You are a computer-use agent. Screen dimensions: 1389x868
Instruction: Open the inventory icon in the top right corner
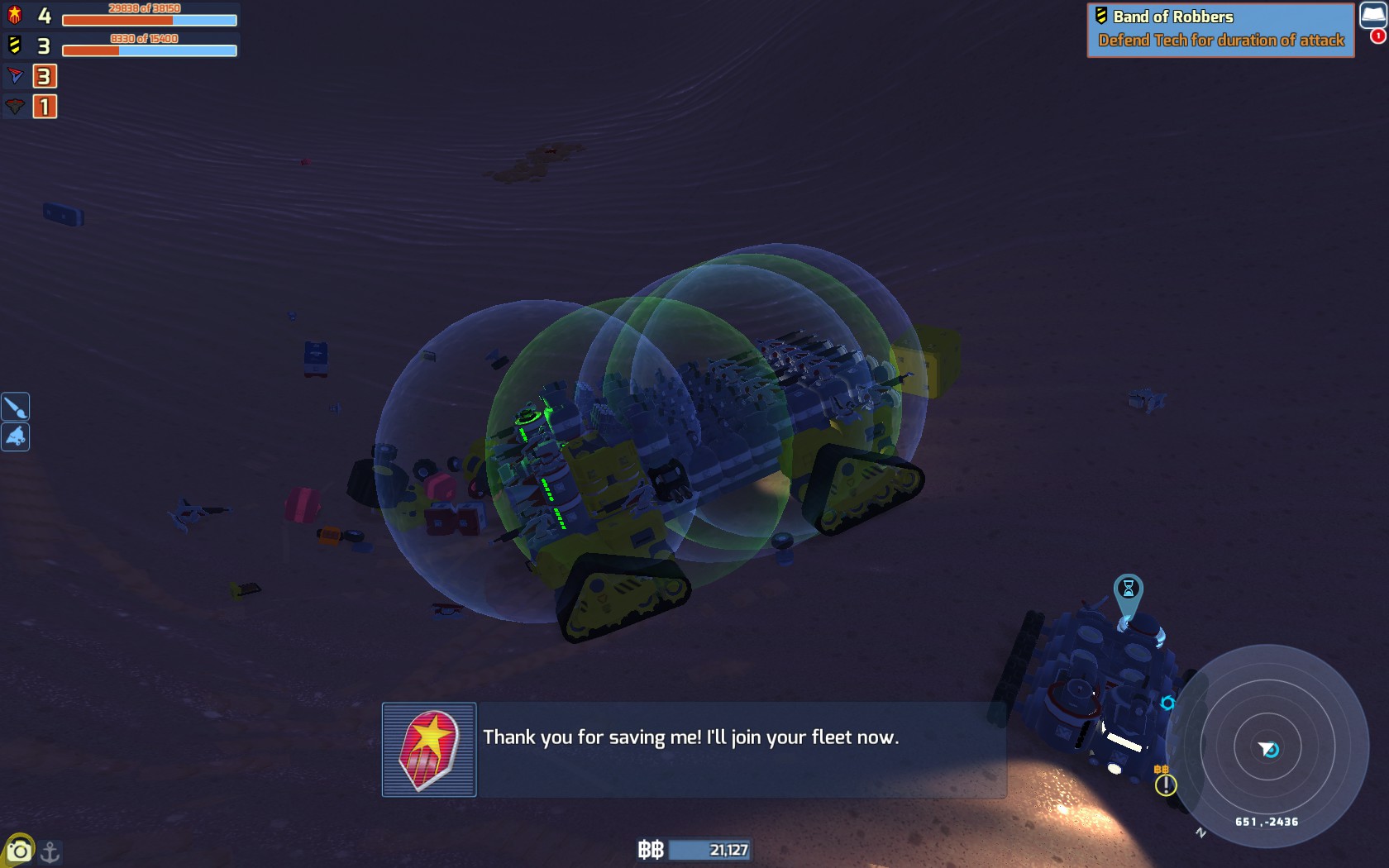[1372, 15]
